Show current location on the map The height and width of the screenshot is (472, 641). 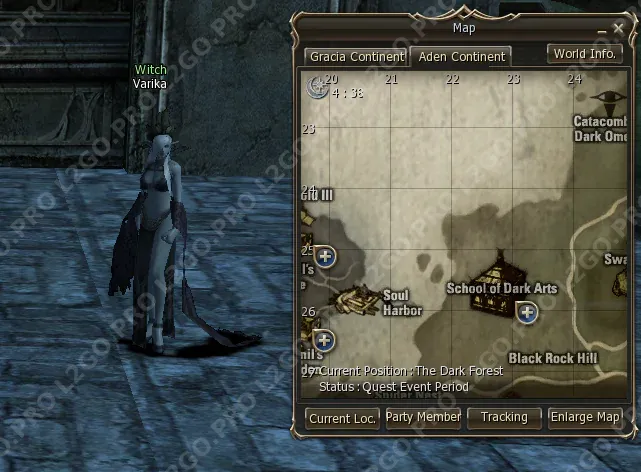pos(343,419)
